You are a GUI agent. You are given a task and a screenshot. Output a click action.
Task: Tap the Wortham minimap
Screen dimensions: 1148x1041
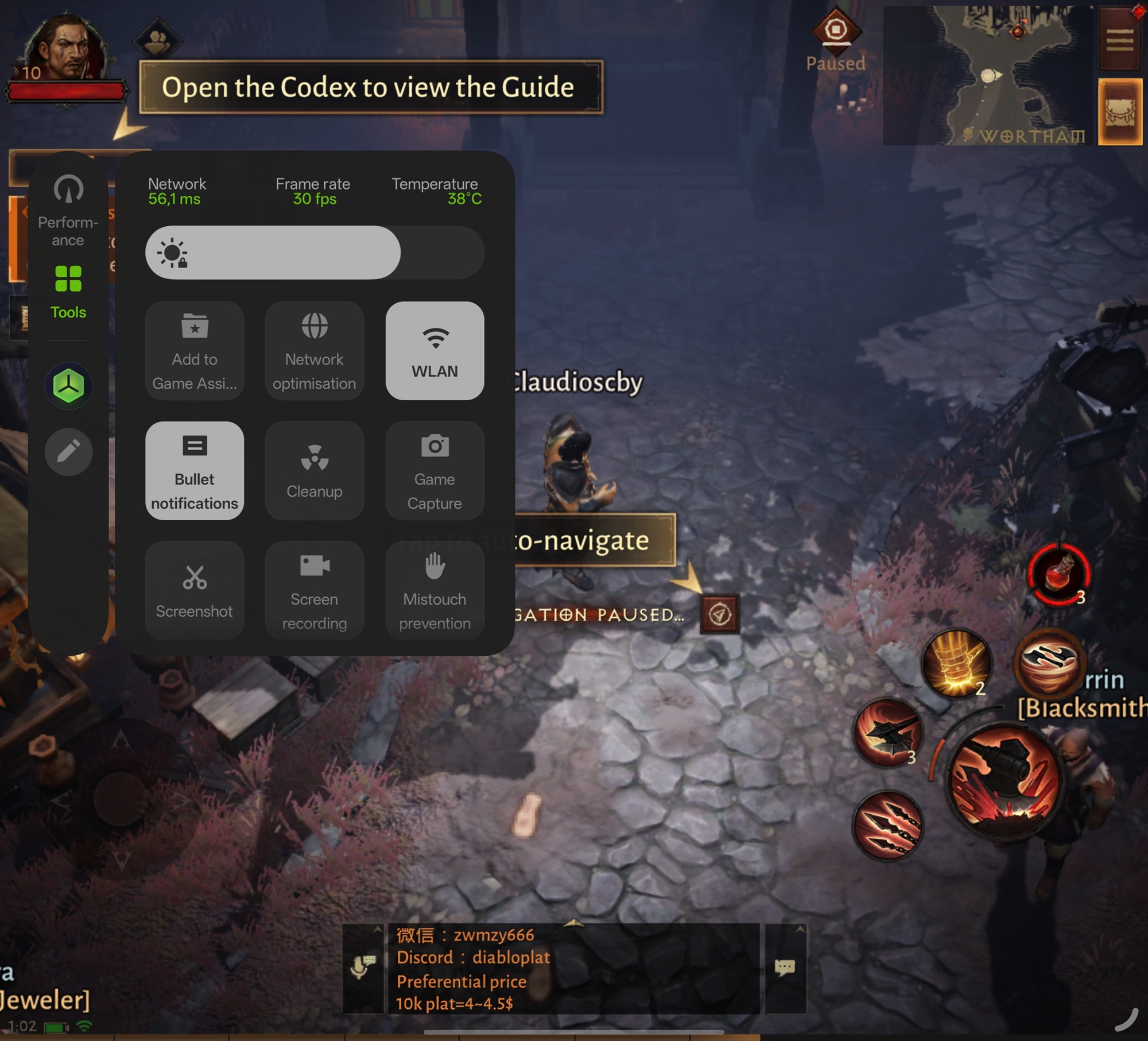tap(987, 76)
